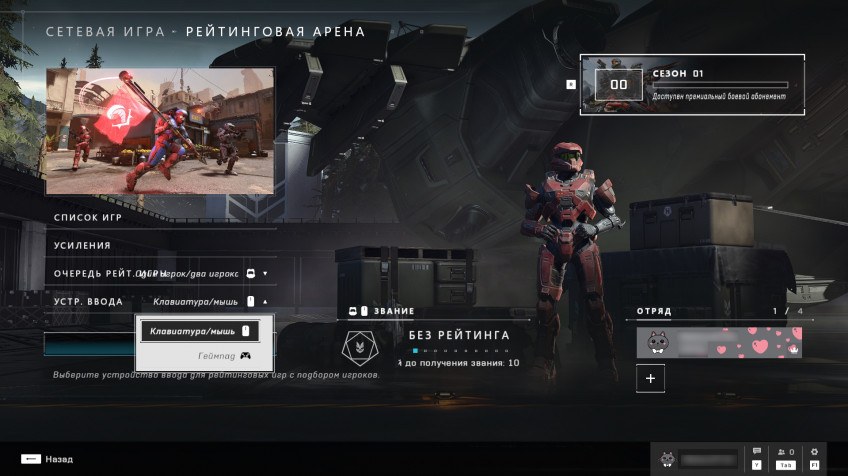Choose Клавиатура/мышь in the input device list

point(199,330)
